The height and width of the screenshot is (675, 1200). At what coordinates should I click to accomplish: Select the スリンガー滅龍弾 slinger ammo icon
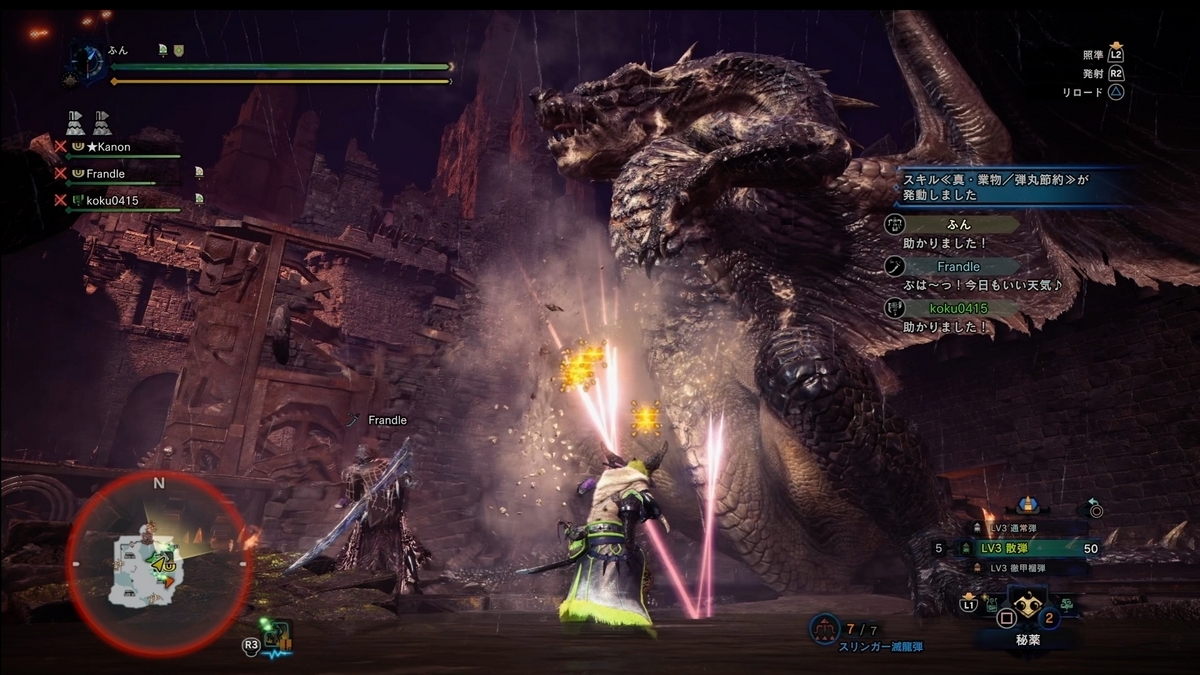pos(825,628)
